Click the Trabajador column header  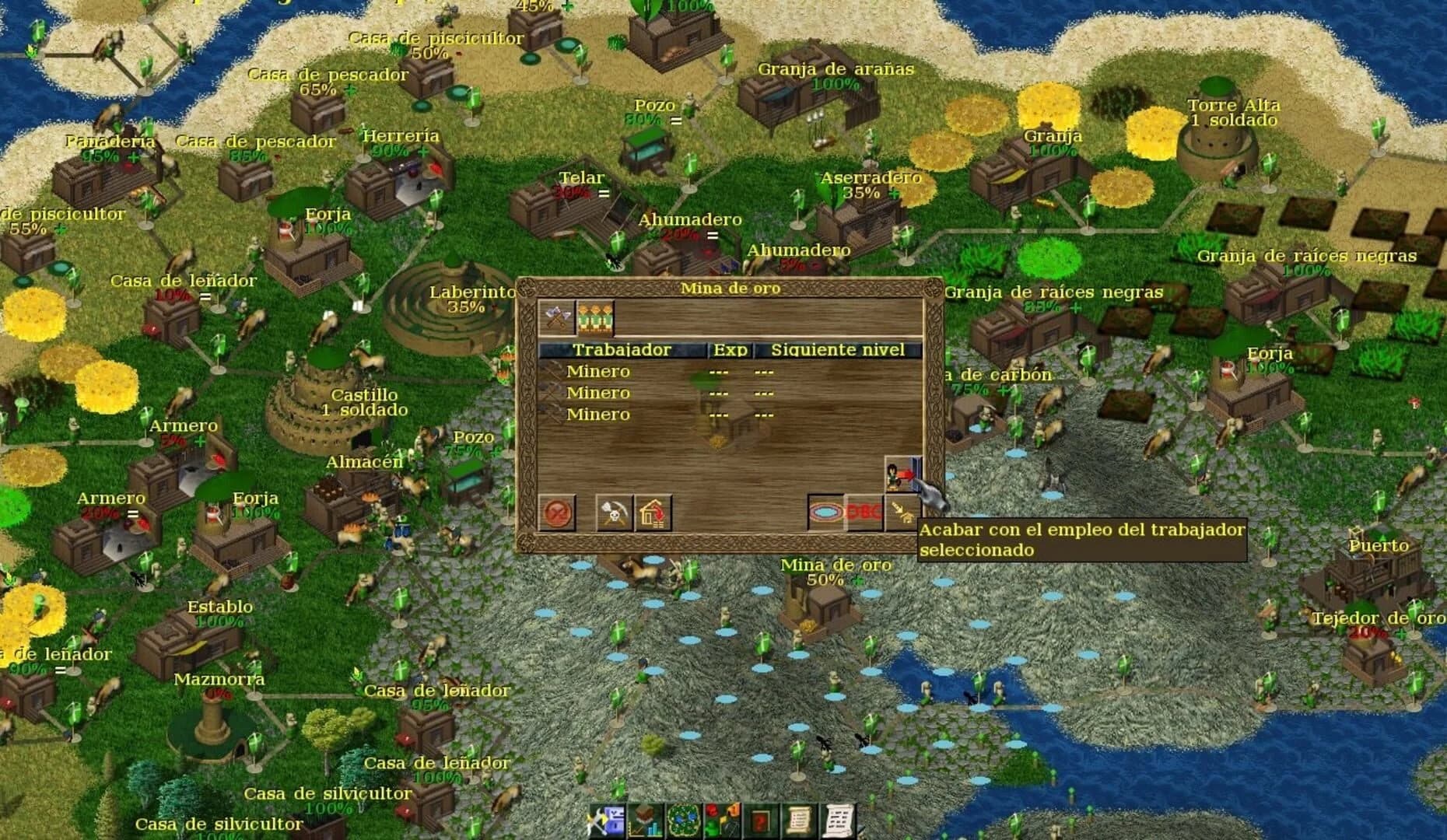coord(622,350)
